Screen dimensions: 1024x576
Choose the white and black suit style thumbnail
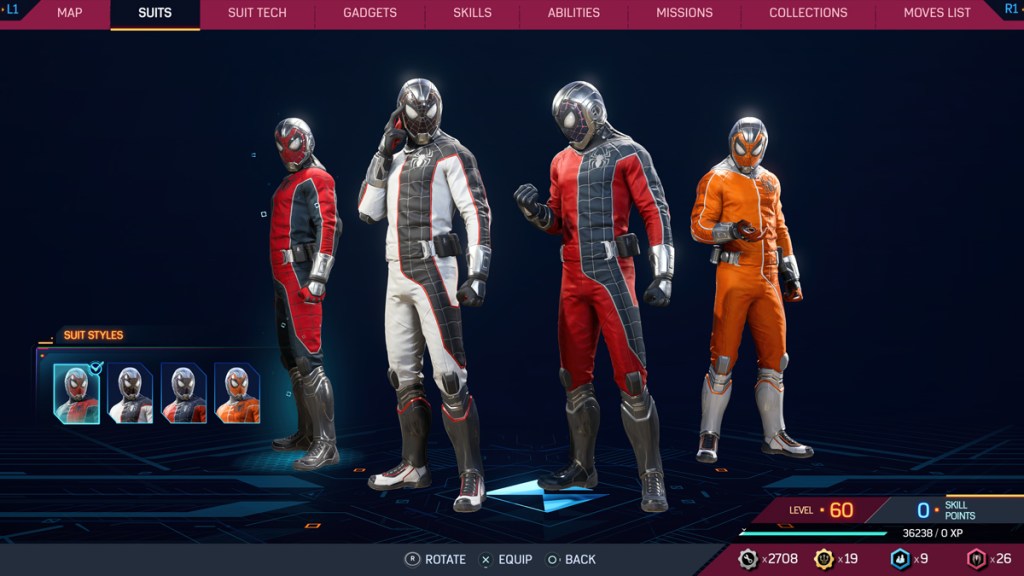(x=131, y=394)
